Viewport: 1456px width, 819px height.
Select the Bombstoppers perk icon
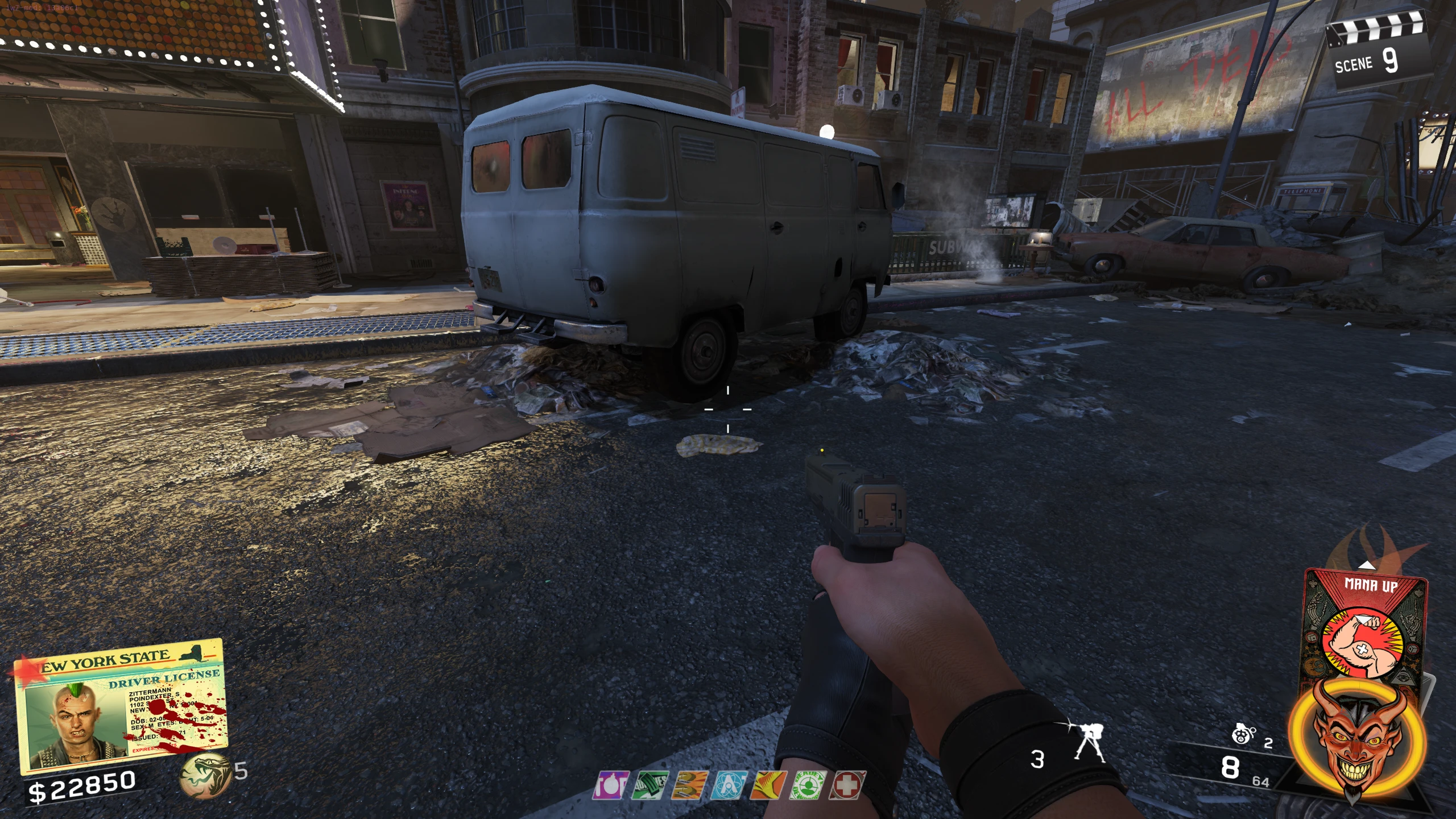pyautogui.click(x=611, y=785)
